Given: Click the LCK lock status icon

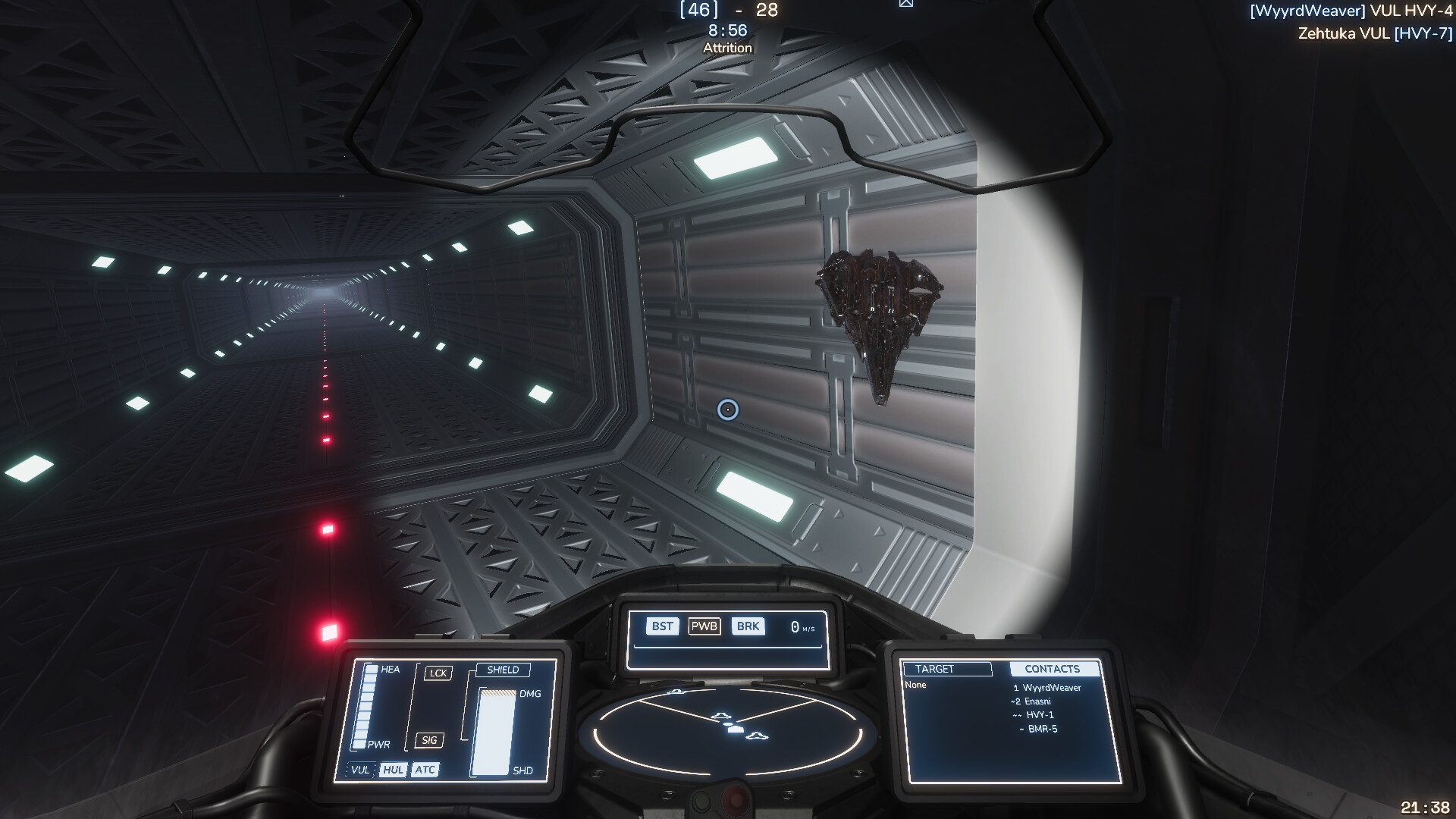Looking at the screenshot, I should (438, 672).
